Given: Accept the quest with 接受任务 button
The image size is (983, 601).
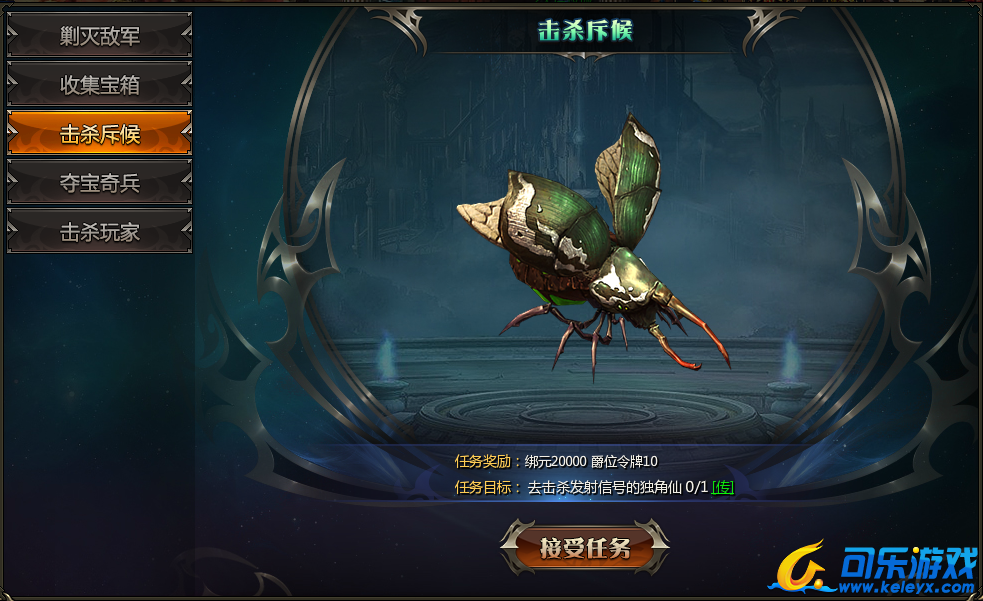Looking at the screenshot, I should point(585,547).
